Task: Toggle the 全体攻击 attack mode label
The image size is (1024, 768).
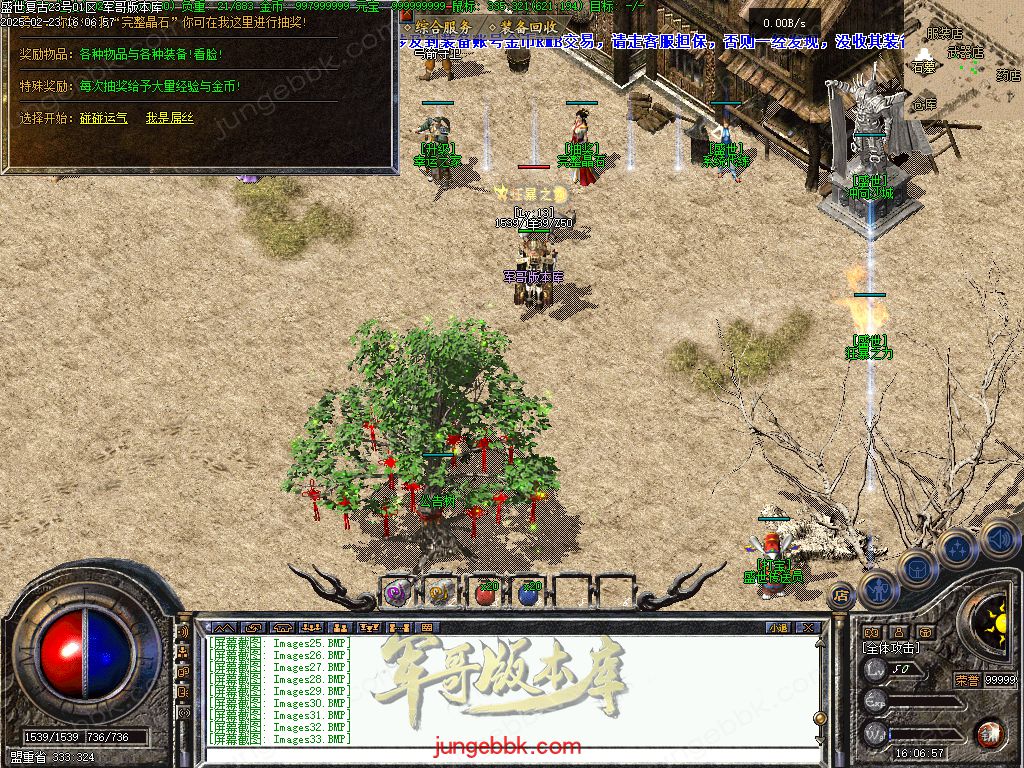Action: [890, 648]
